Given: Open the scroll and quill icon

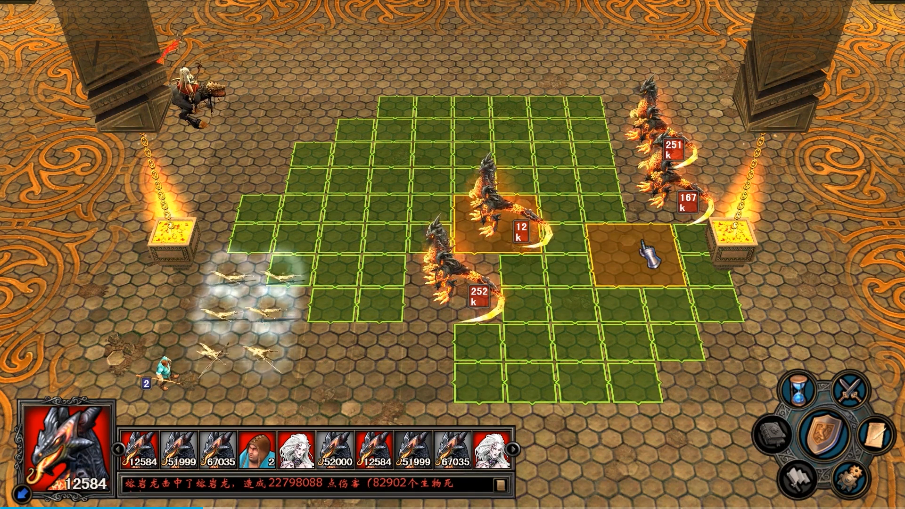Looking at the screenshot, I should tap(876, 435).
